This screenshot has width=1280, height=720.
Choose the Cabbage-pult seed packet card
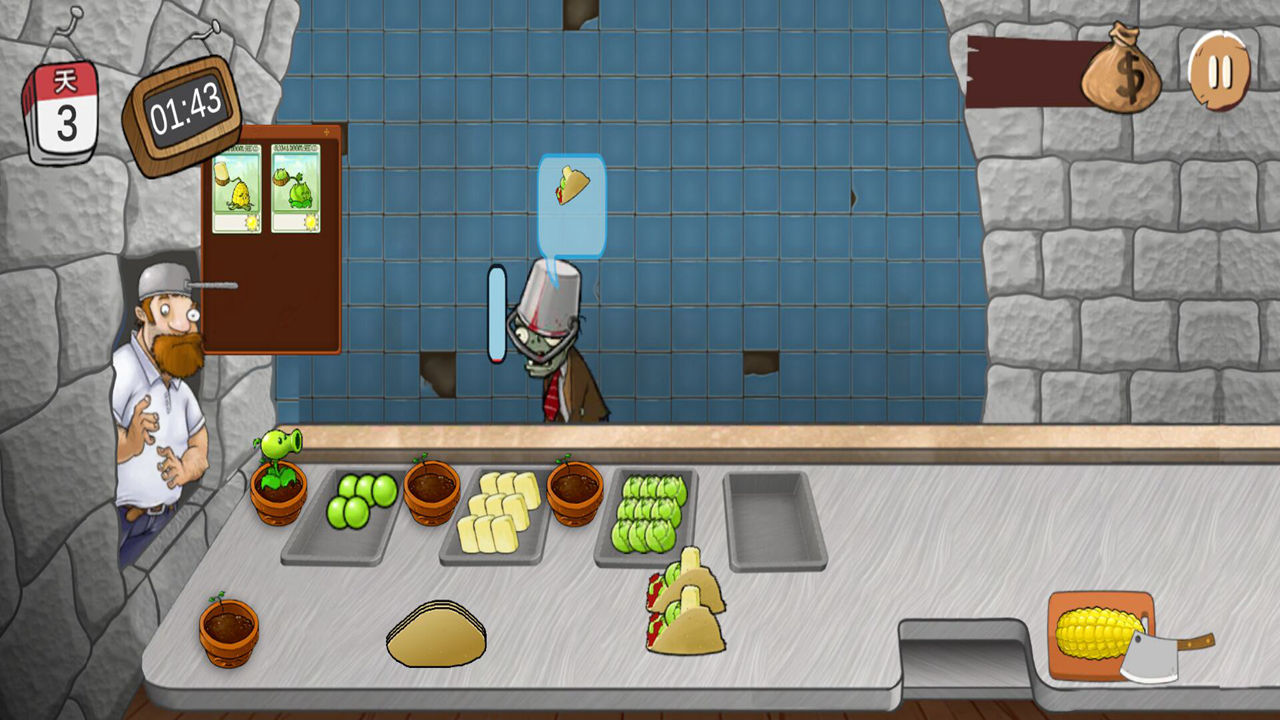click(296, 190)
